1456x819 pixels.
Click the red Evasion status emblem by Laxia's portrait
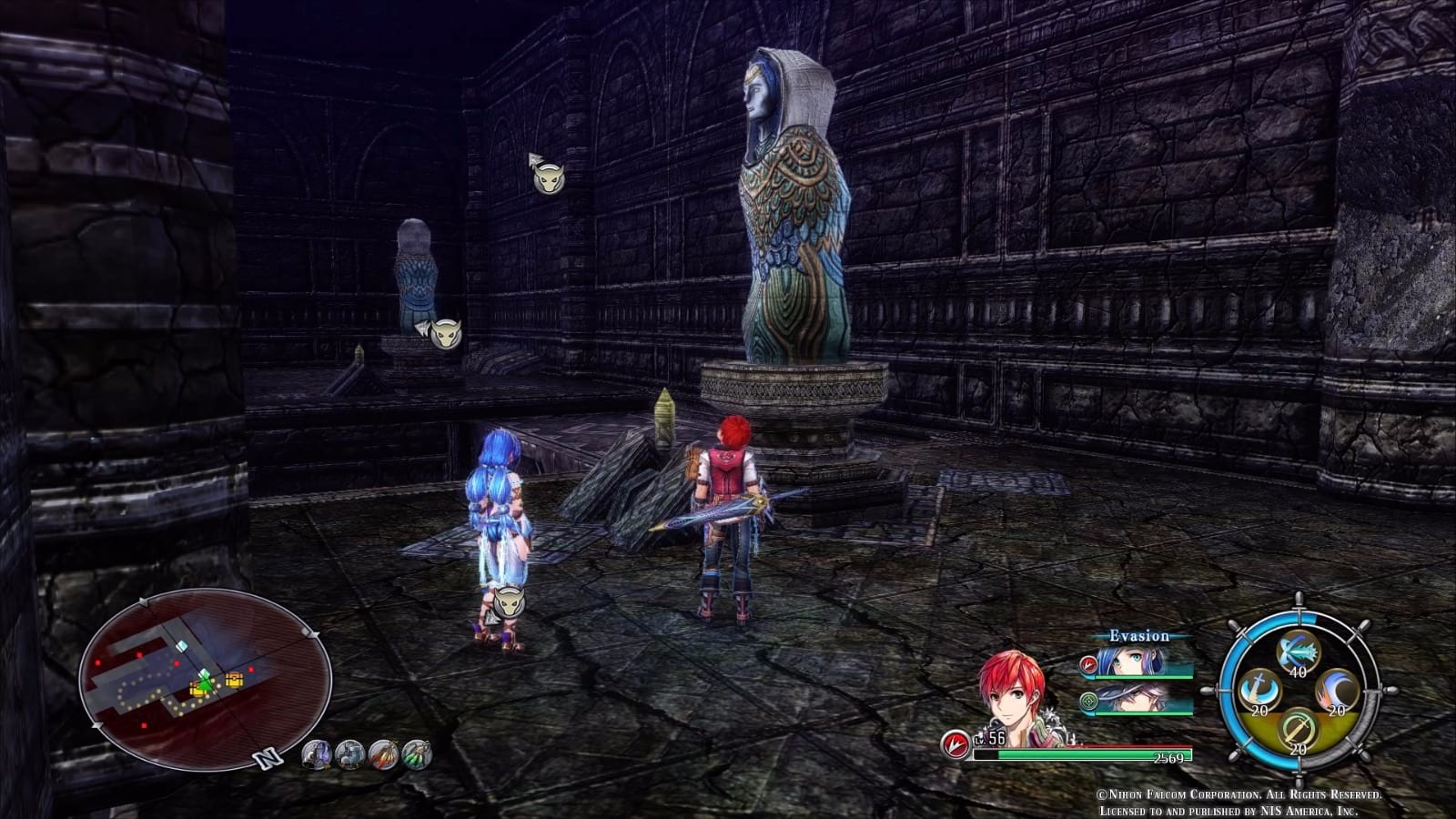[x=1089, y=664]
